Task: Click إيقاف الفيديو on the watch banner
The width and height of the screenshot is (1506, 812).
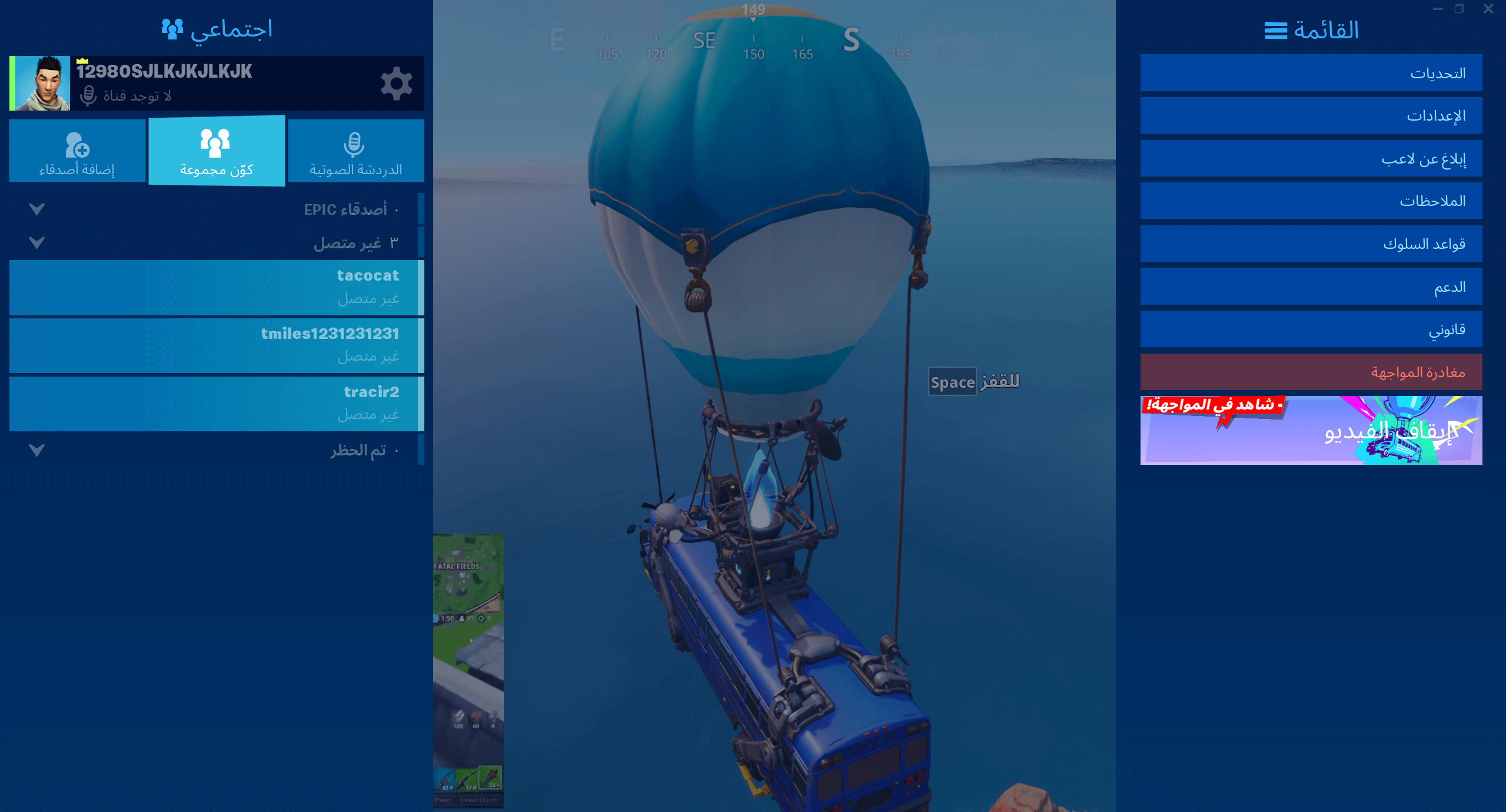Action: pyautogui.click(x=1354, y=431)
